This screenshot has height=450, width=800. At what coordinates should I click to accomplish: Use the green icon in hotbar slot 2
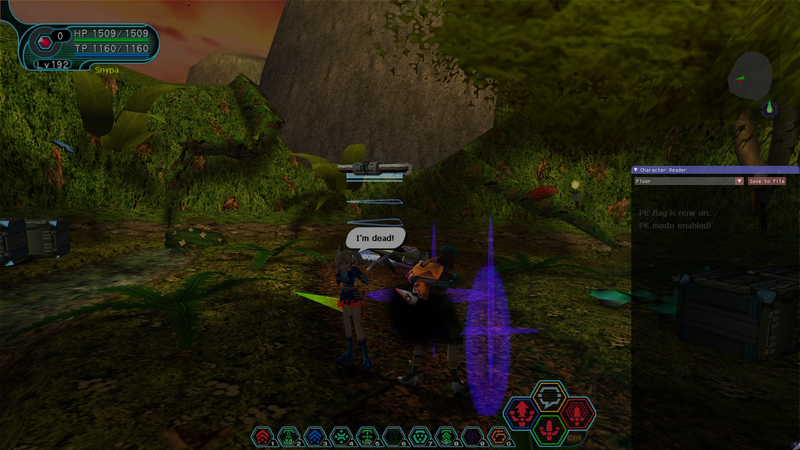pos(288,437)
